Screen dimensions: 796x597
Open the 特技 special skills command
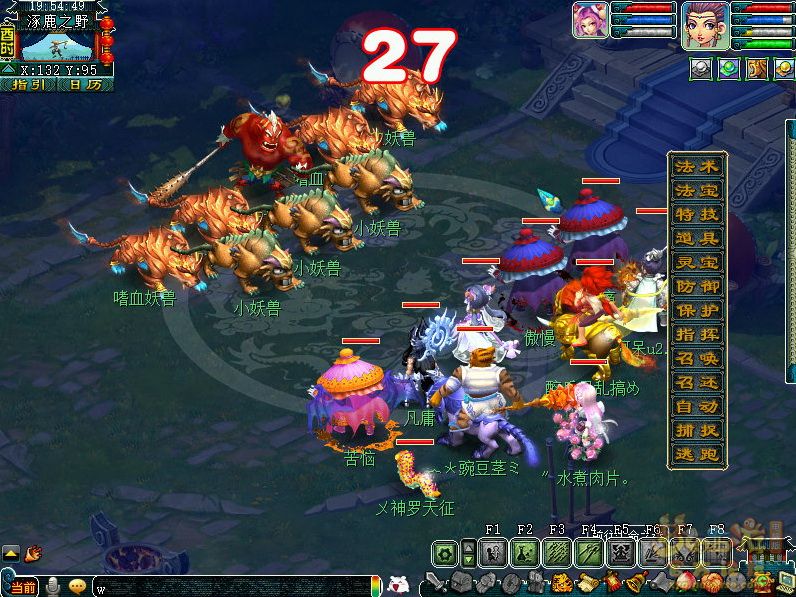697,214
